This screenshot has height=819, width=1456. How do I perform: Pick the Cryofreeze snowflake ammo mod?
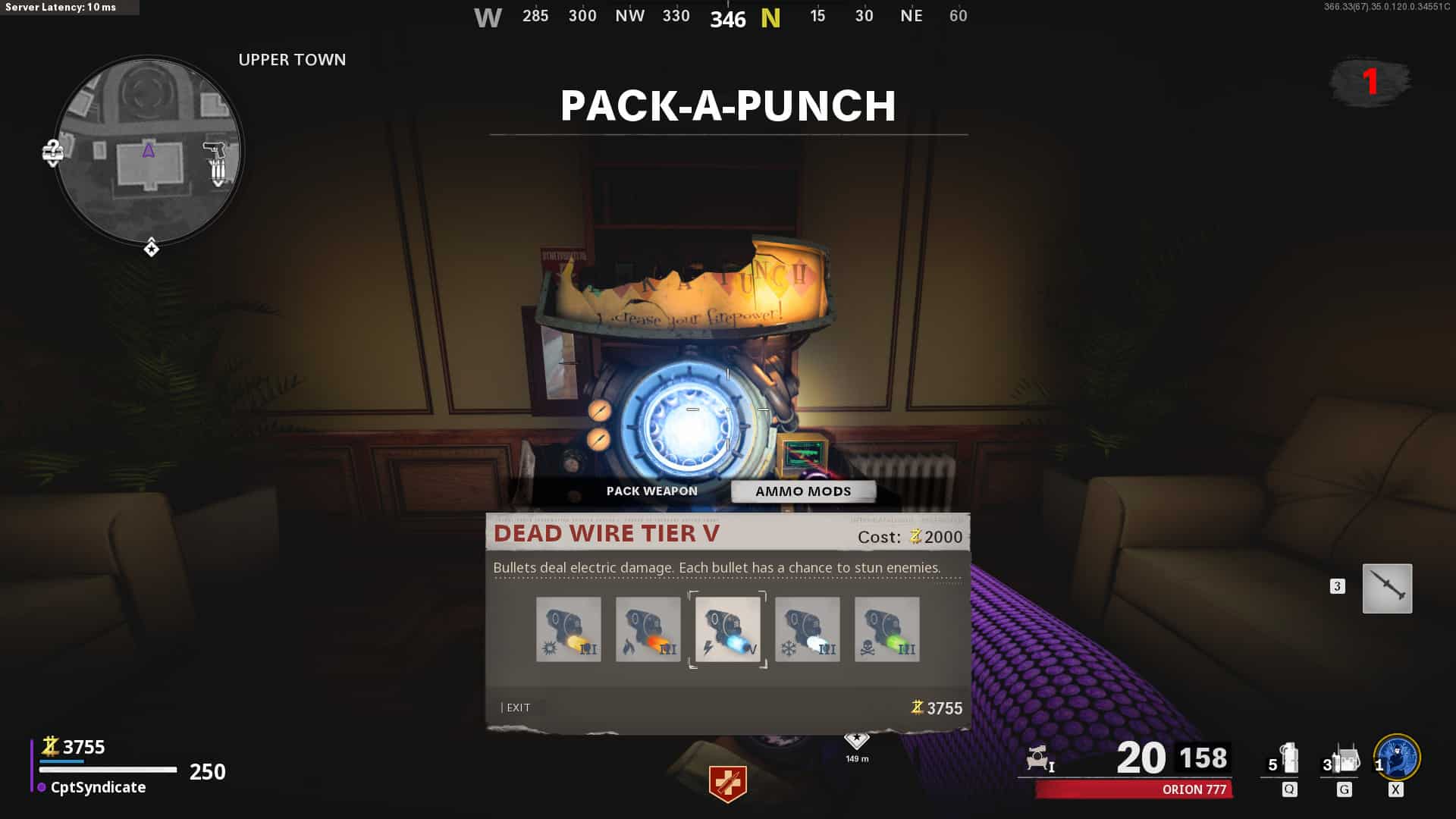click(x=807, y=629)
